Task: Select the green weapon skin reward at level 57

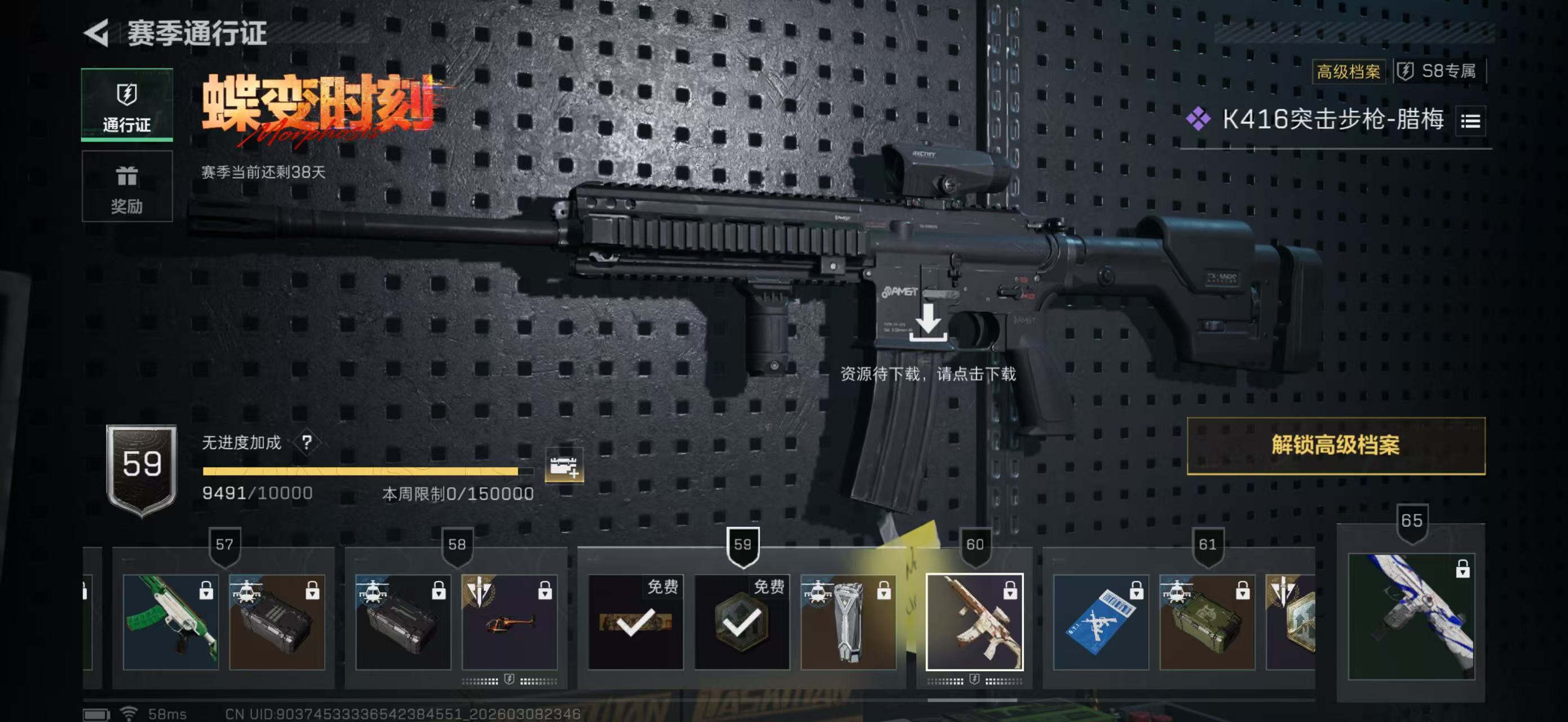Action: click(x=170, y=622)
